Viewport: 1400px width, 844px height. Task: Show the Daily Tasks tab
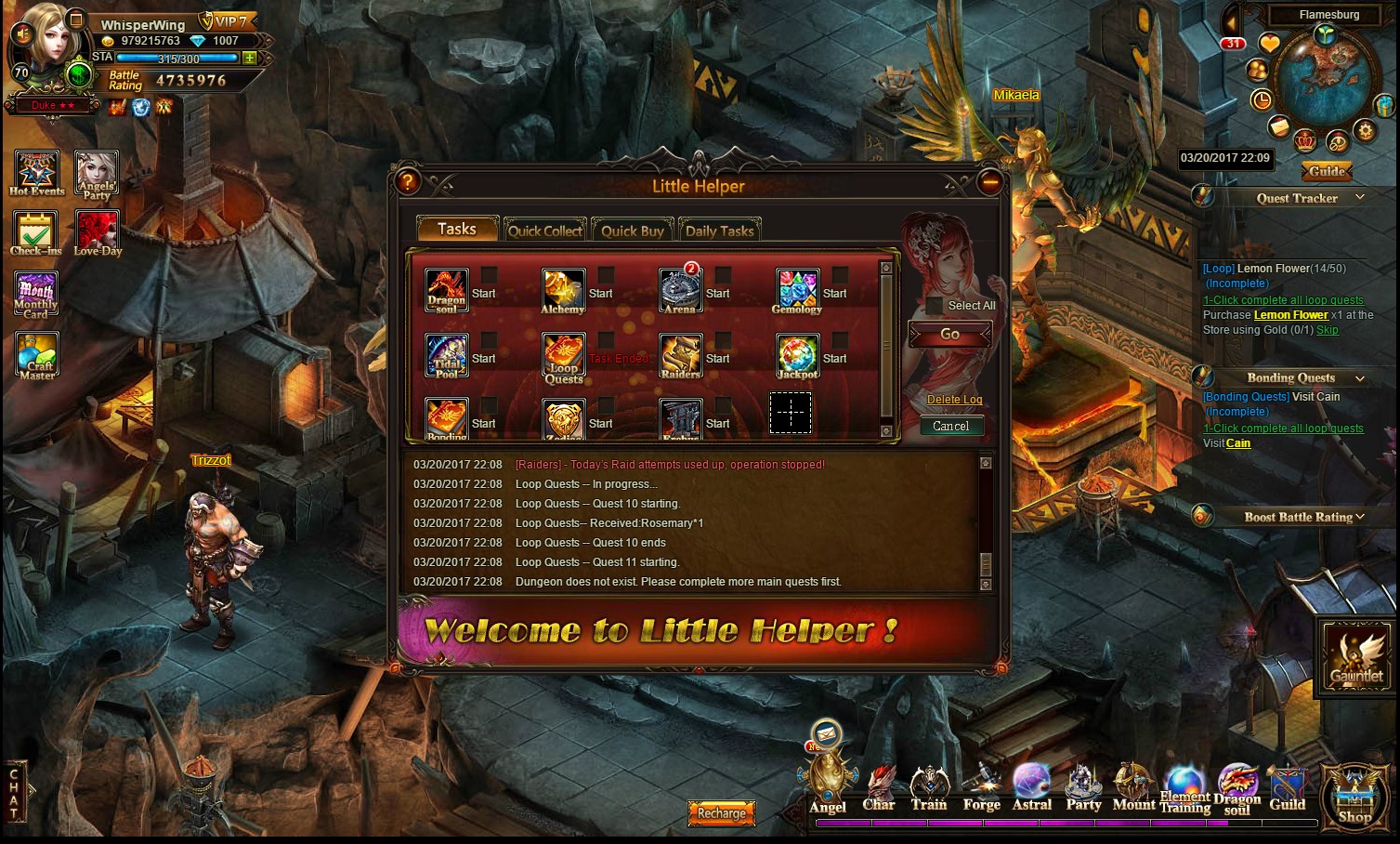tap(719, 231)
